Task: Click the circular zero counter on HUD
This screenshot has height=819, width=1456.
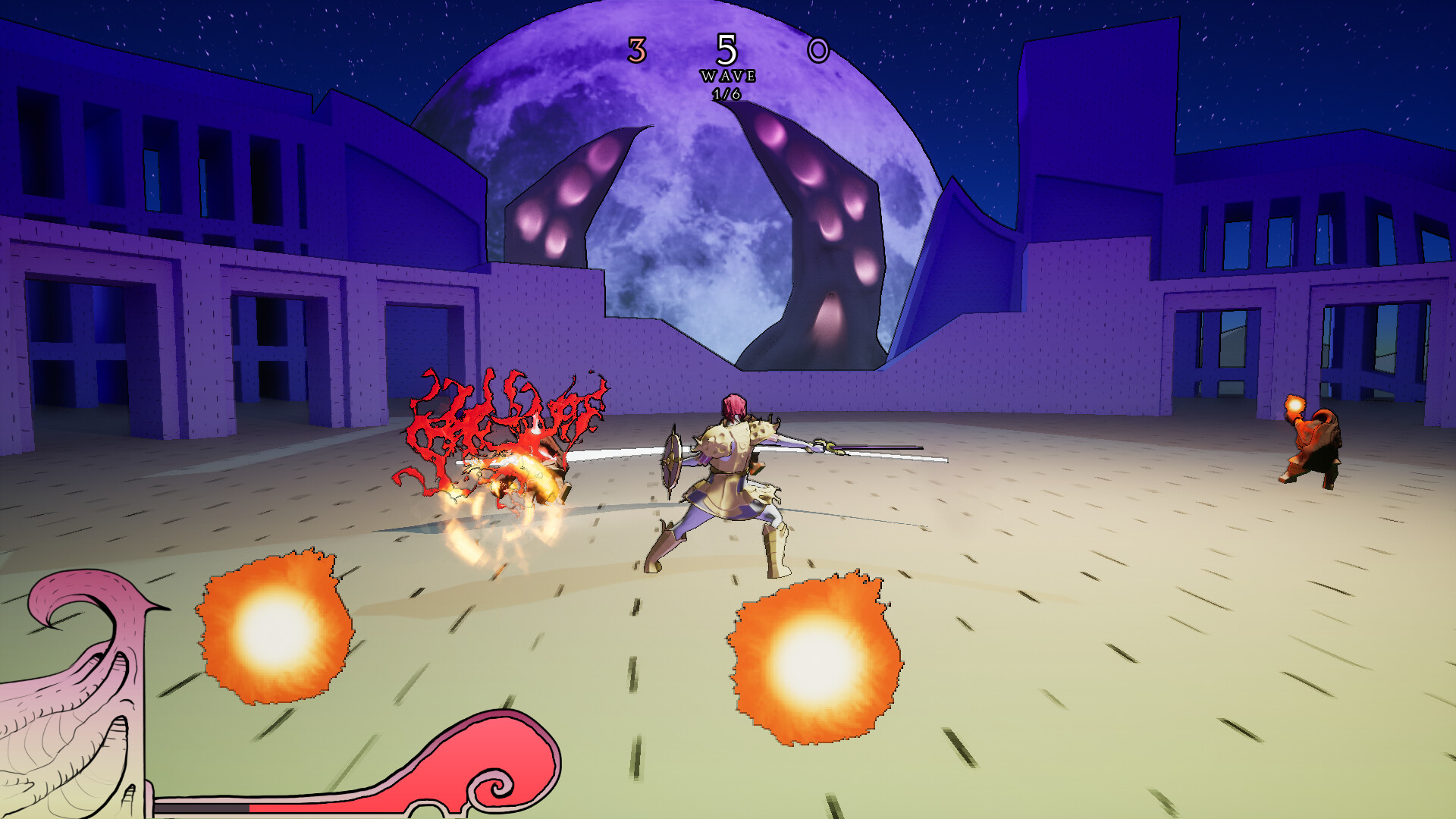Action: 819,52
